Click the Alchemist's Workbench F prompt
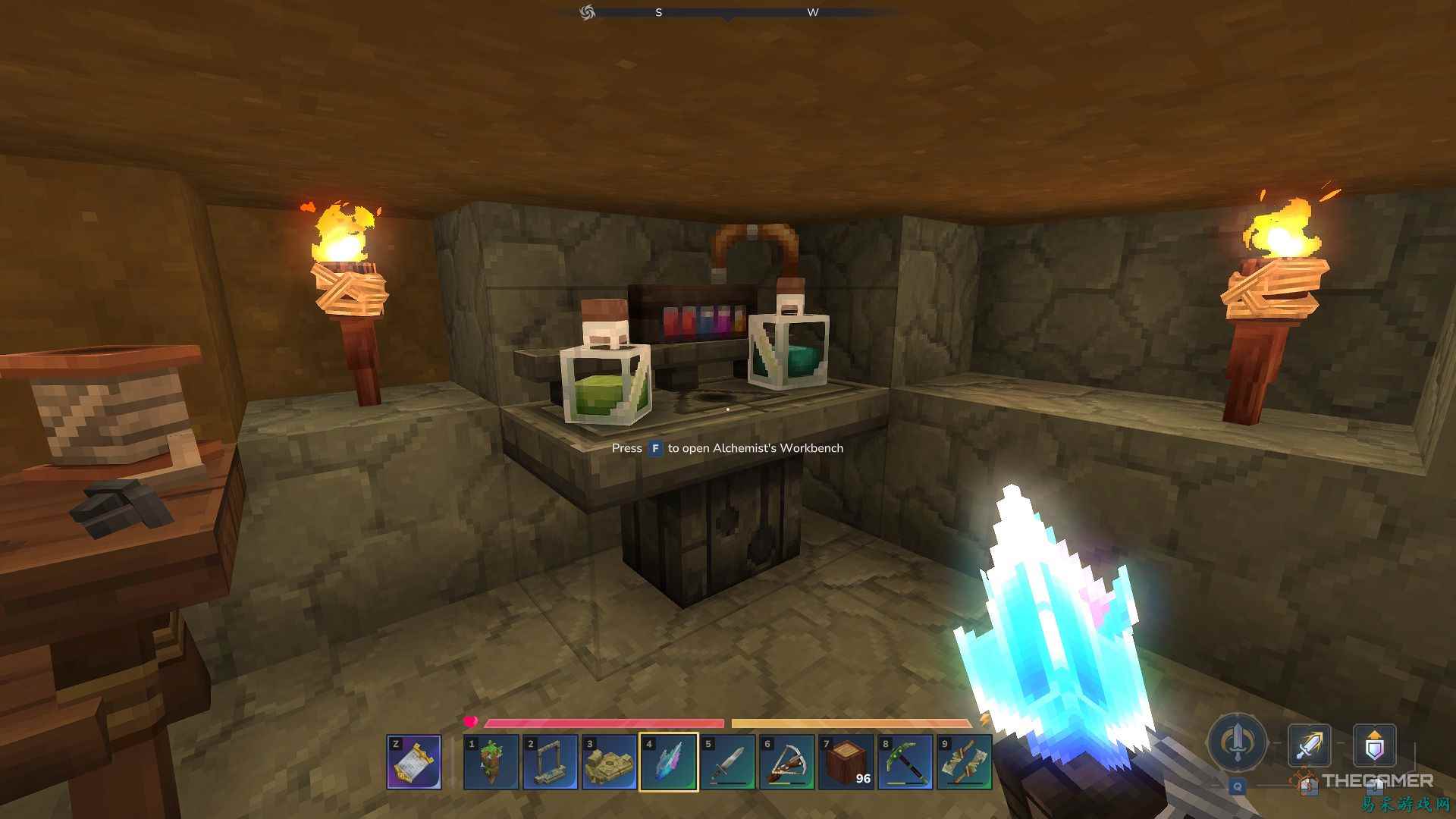1456x819 pixels. (726, 448)
